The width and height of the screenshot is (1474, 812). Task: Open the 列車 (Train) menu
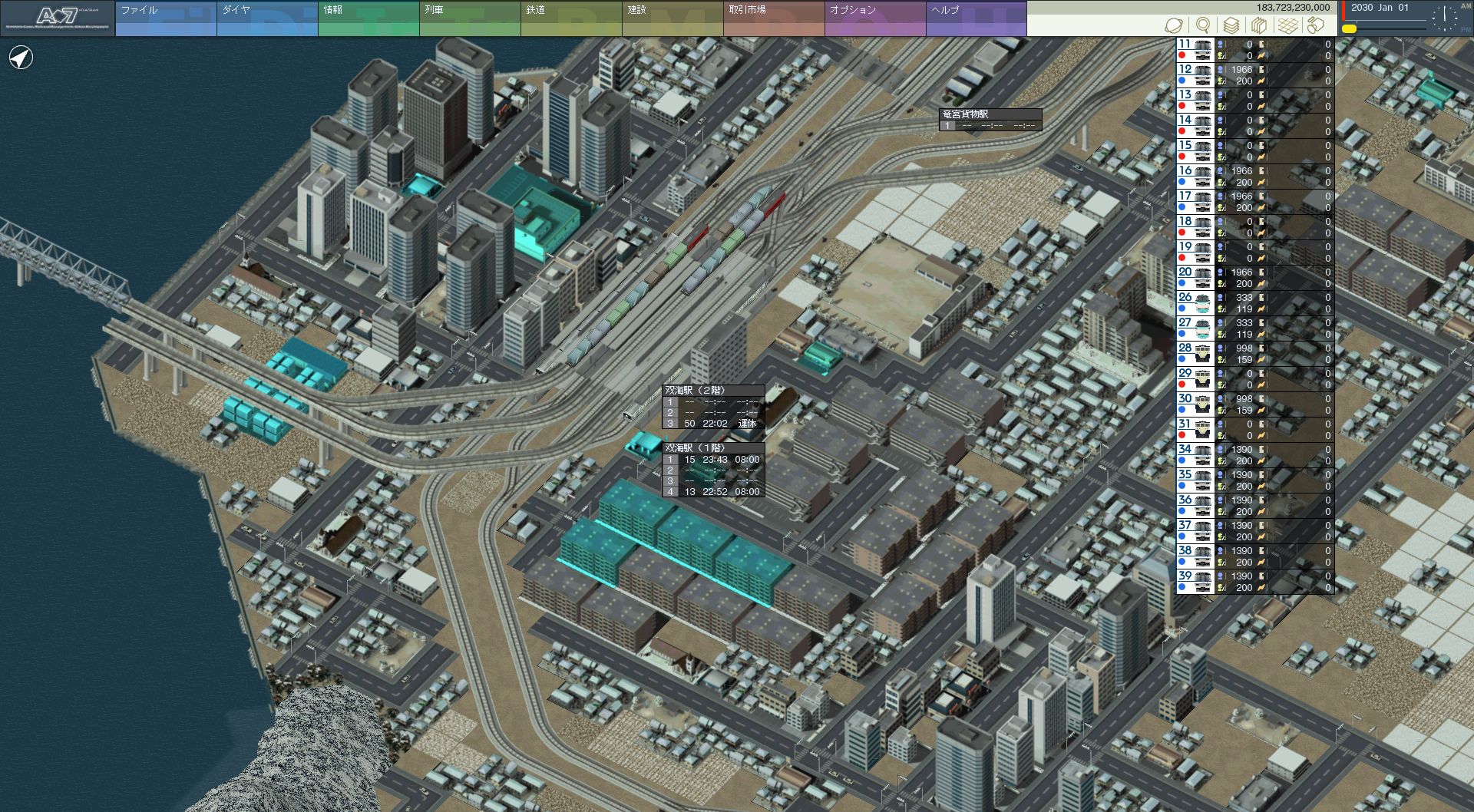click(x=470, y=18)
